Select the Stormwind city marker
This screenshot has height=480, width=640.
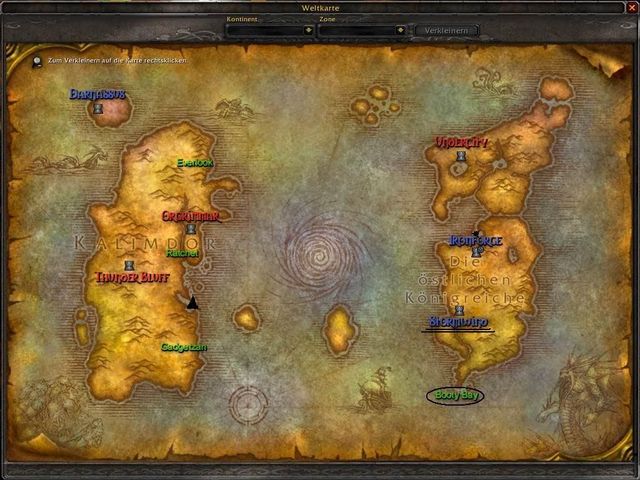[460, 311]
